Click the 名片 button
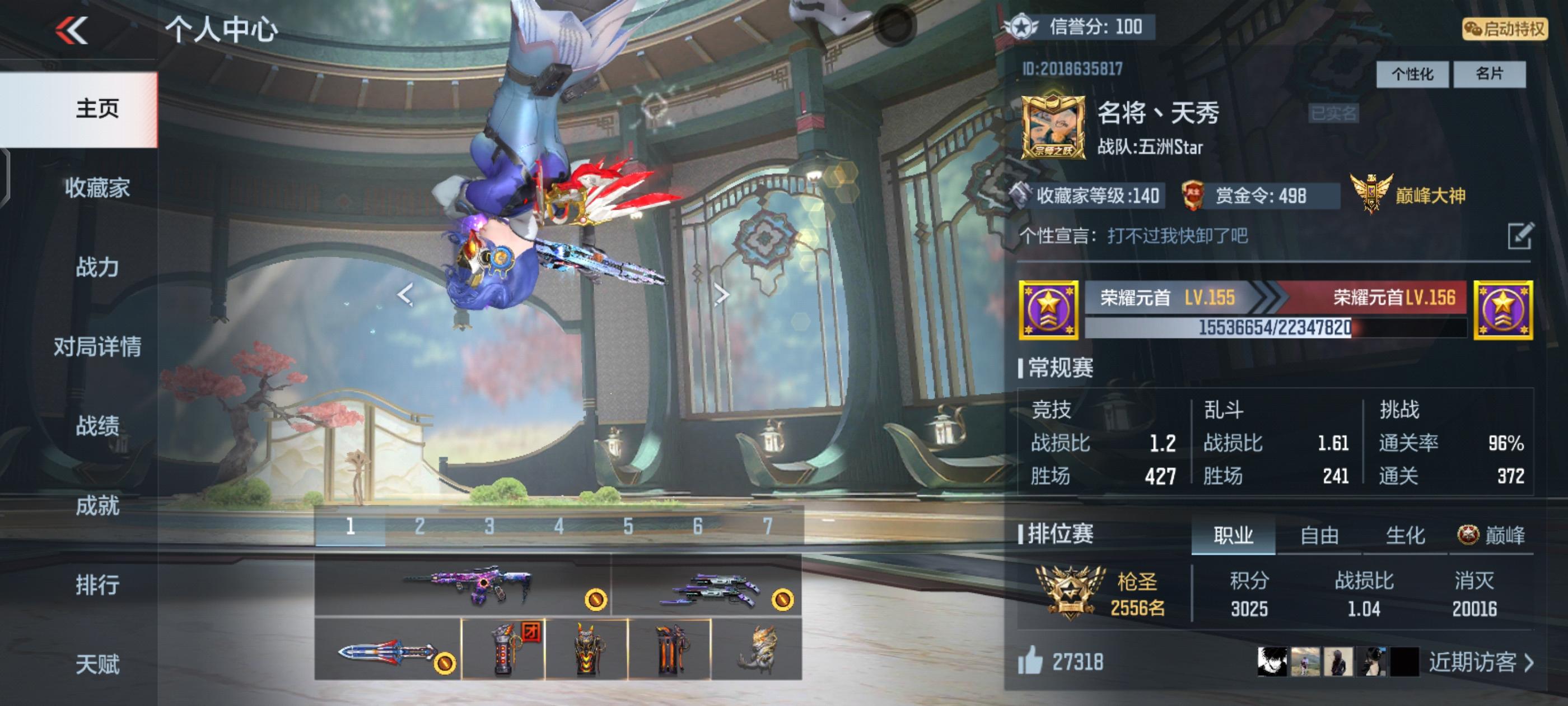The image size is (1568, 706). [1490, 75]
